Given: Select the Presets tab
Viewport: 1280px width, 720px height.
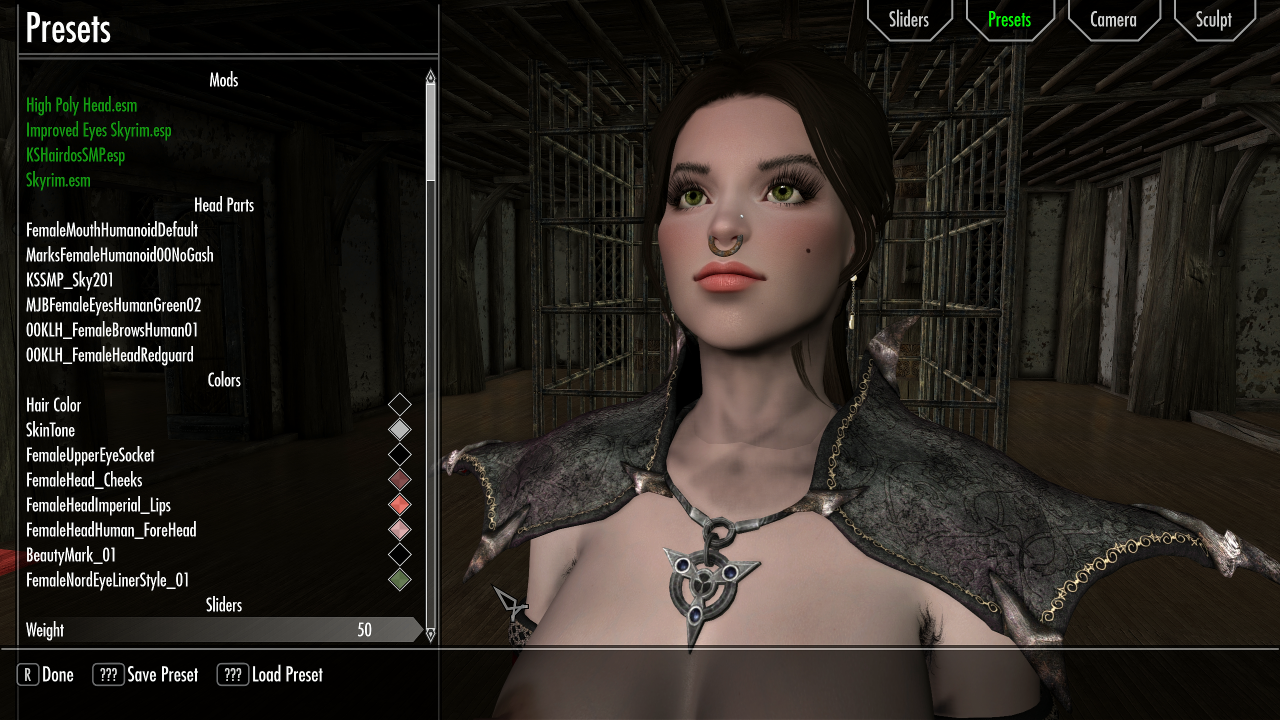Looking at the screenshot, I should coord(1010,19).
